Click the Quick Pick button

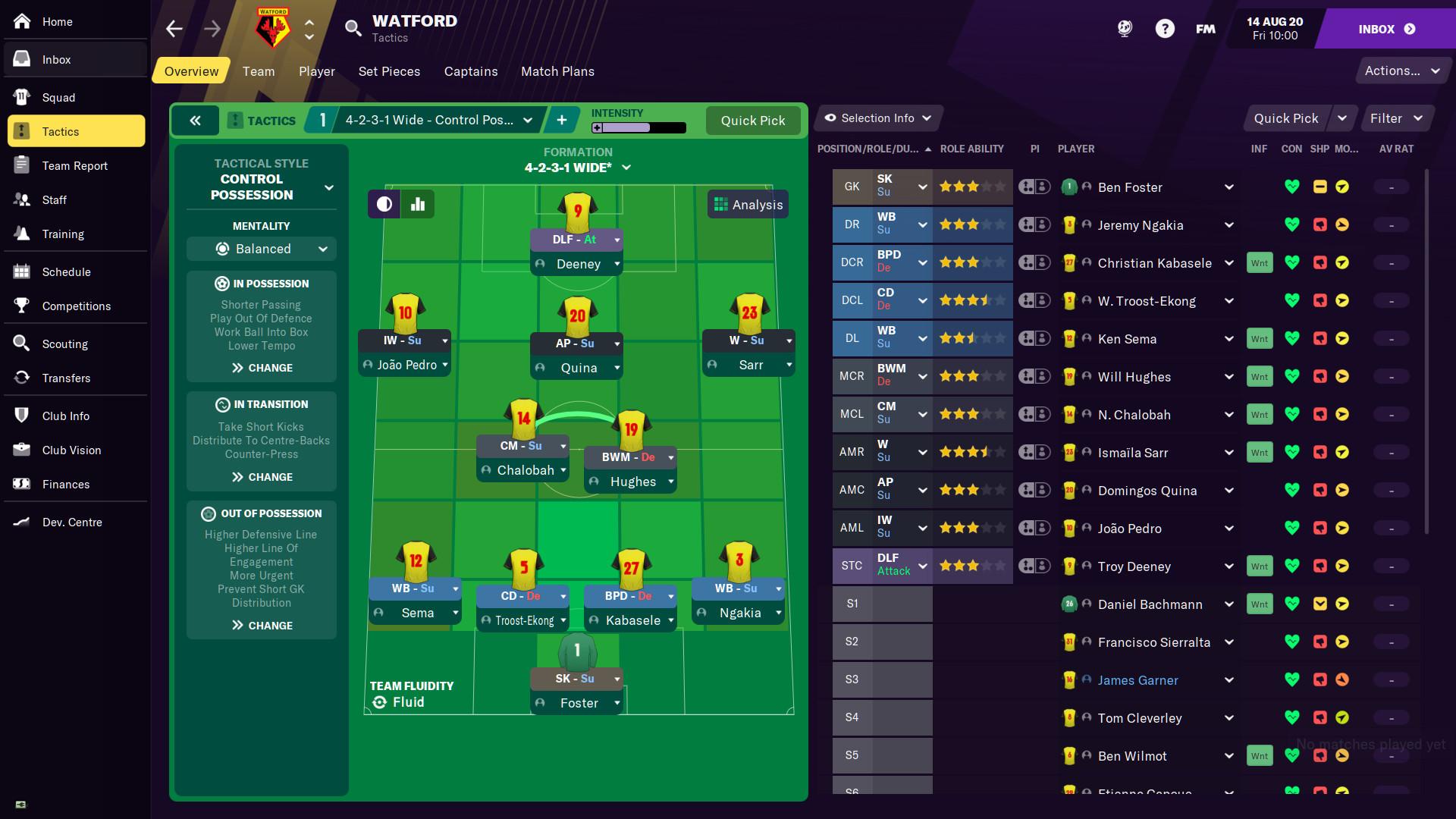pyautogui.click(x=753, y=121)
